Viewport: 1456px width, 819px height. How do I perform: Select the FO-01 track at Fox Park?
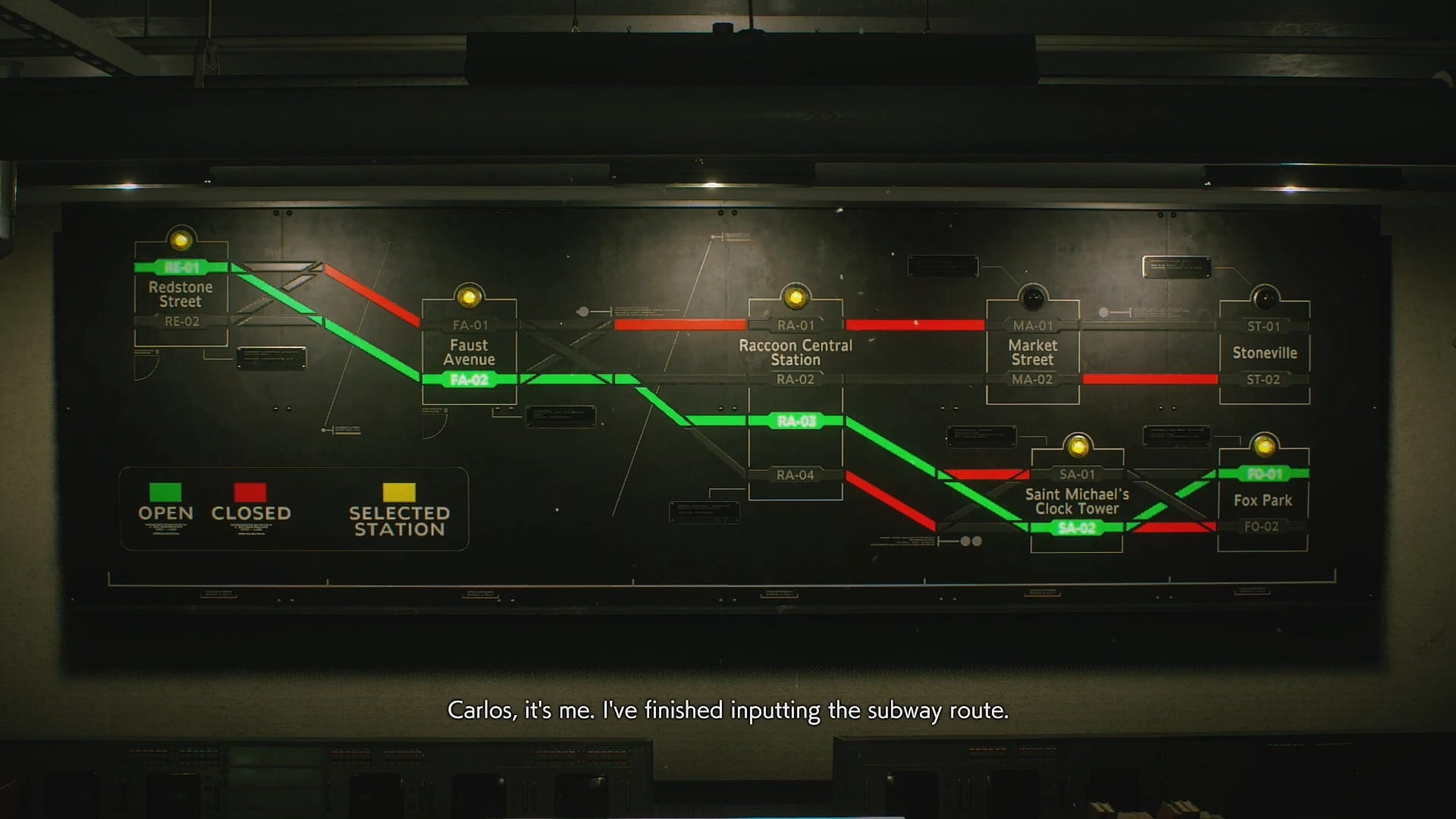pyautogui.click(x=1264, y=474)
